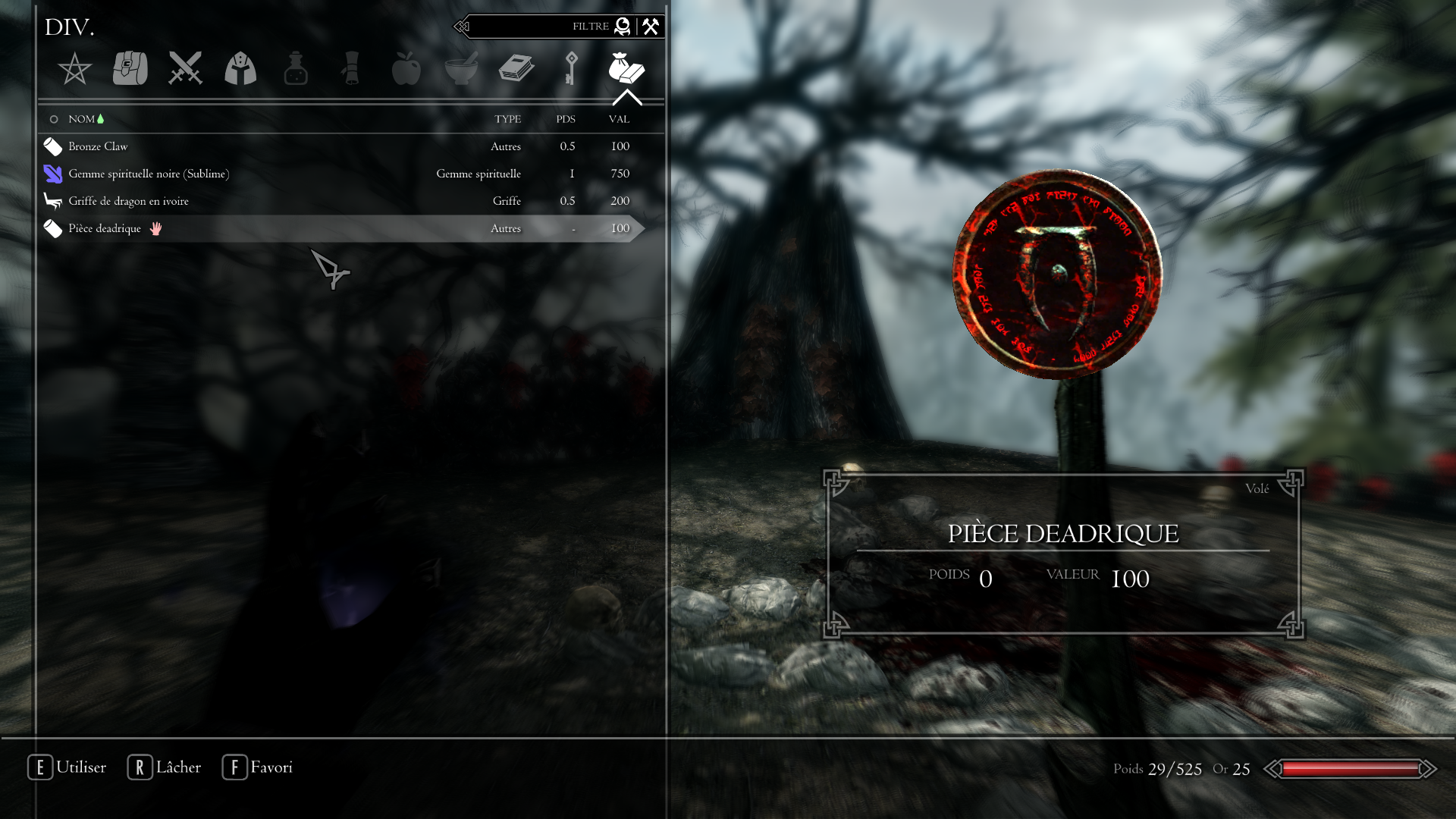Sort the list by NOM column
Viewport: 1456px width, 819px height.
82,119
